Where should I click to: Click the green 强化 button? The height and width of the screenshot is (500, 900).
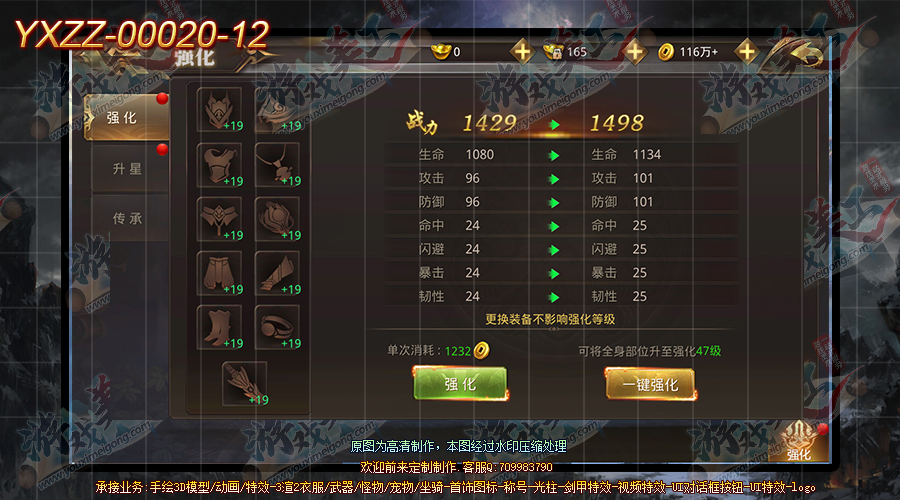click(460, 384)
